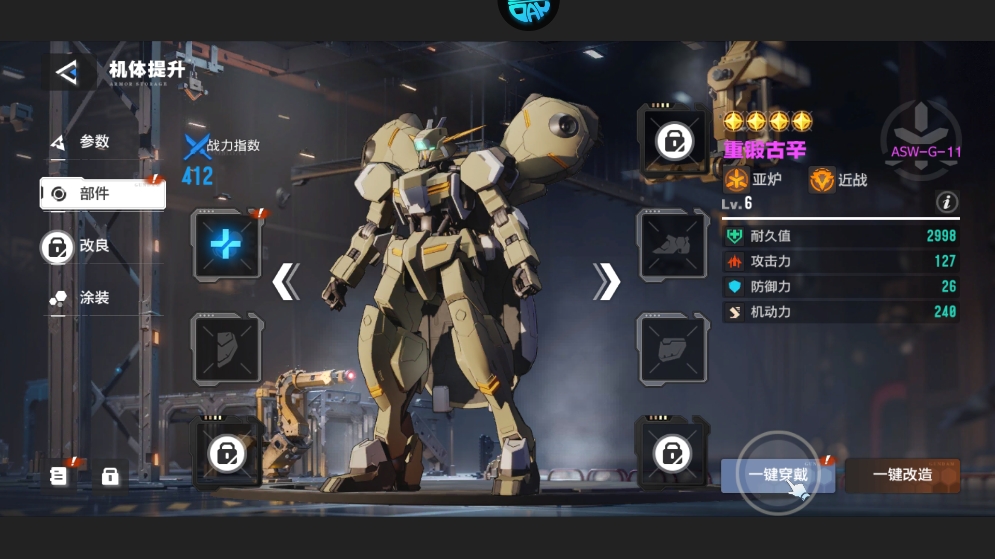
Task: Open the list icon at bottom left
Action: (x=59, y=476)
